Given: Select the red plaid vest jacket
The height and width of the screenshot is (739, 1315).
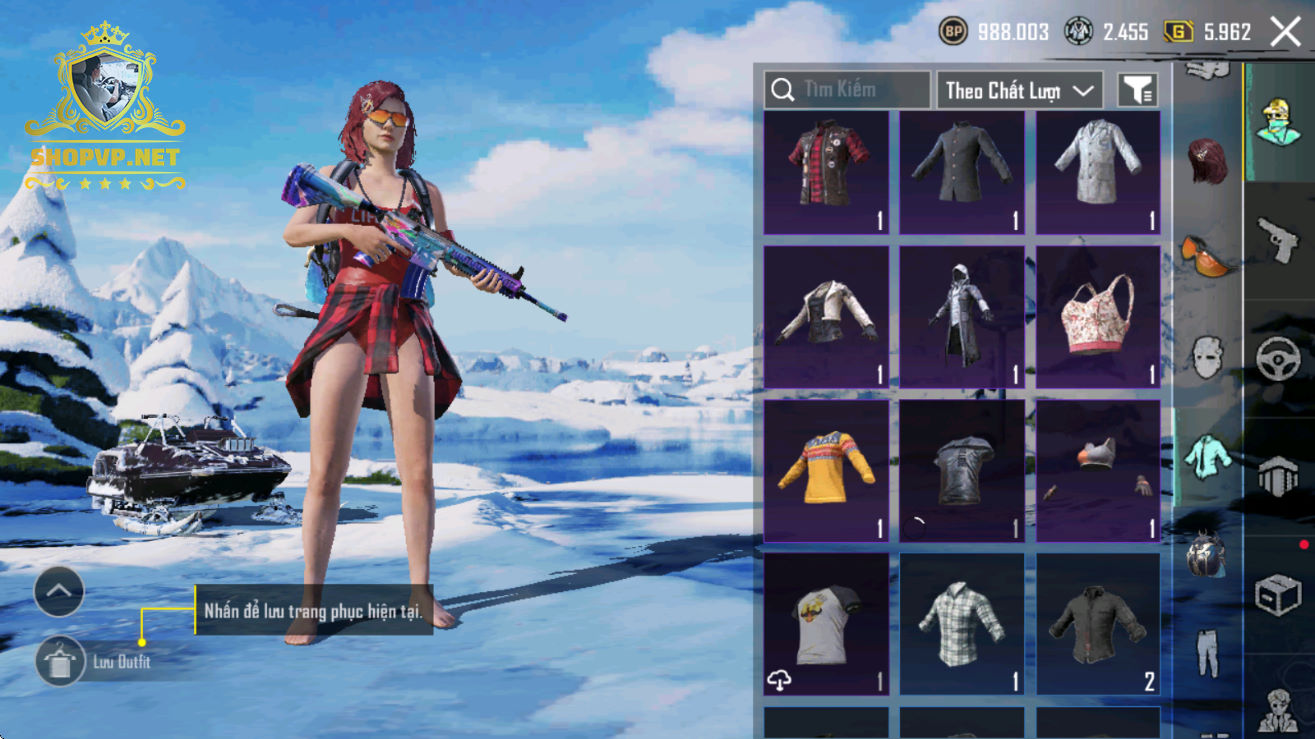Looking at the screenshot, I should pyautogui.click(x=826, y=173).
